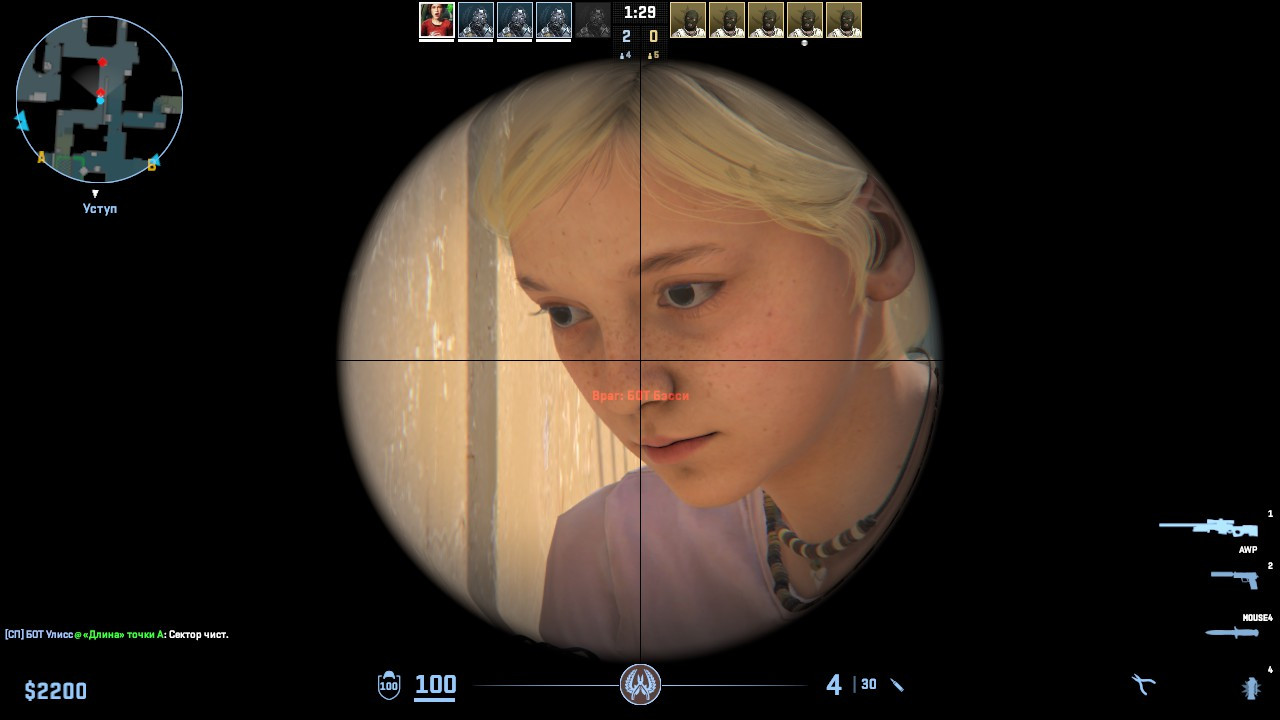Click the grayed-out dead CT avatar
The image size is (1280, 720).
(593, 20)
